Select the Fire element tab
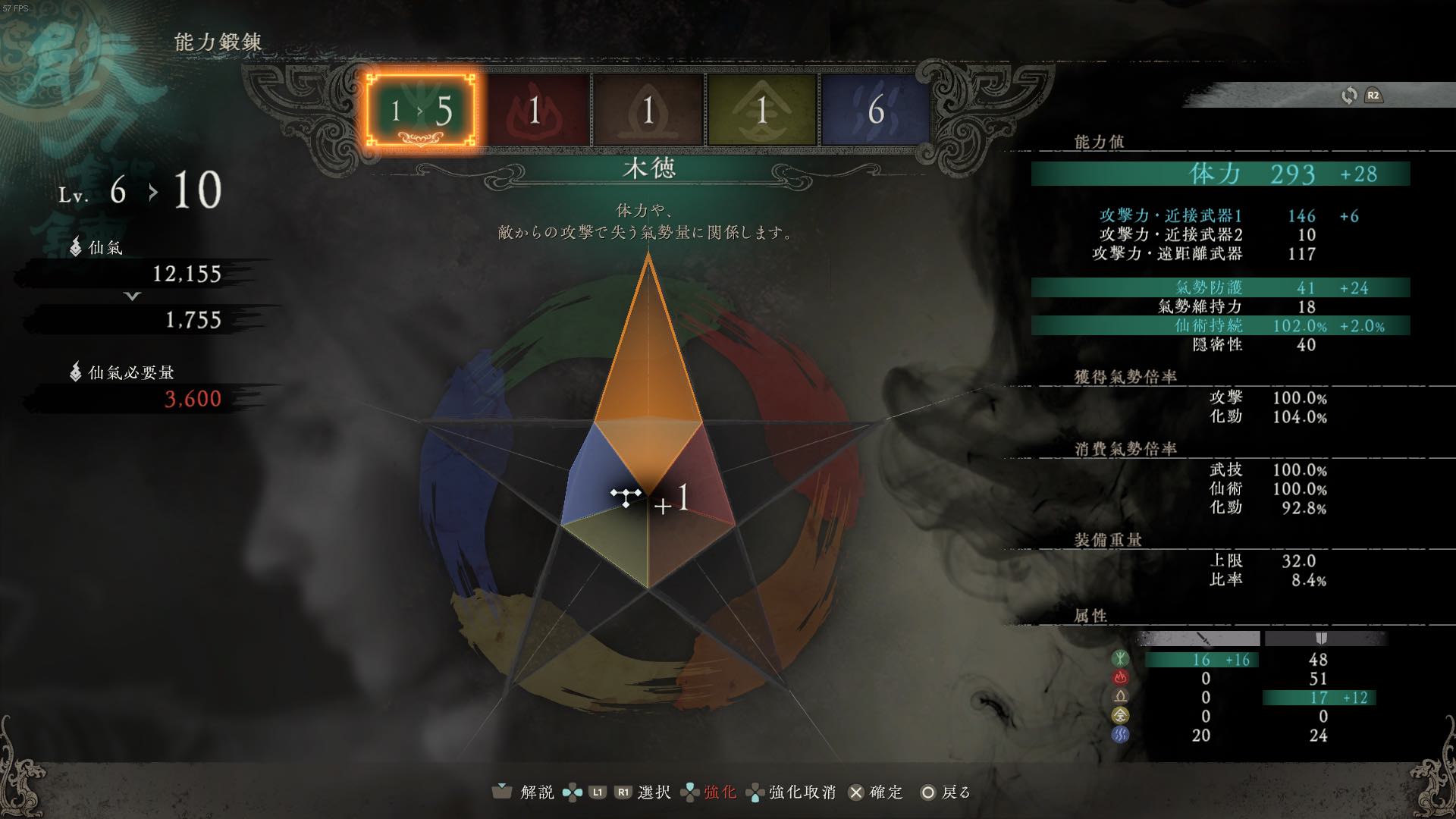 click(x=538, y=109)
